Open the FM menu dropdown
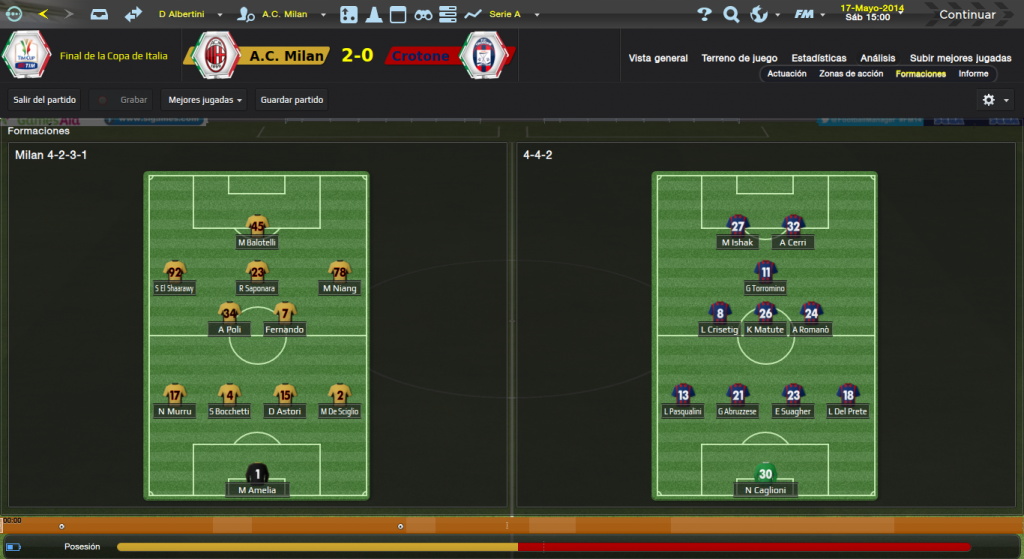This screenshot has width=1024, height=559. point(809,15)
